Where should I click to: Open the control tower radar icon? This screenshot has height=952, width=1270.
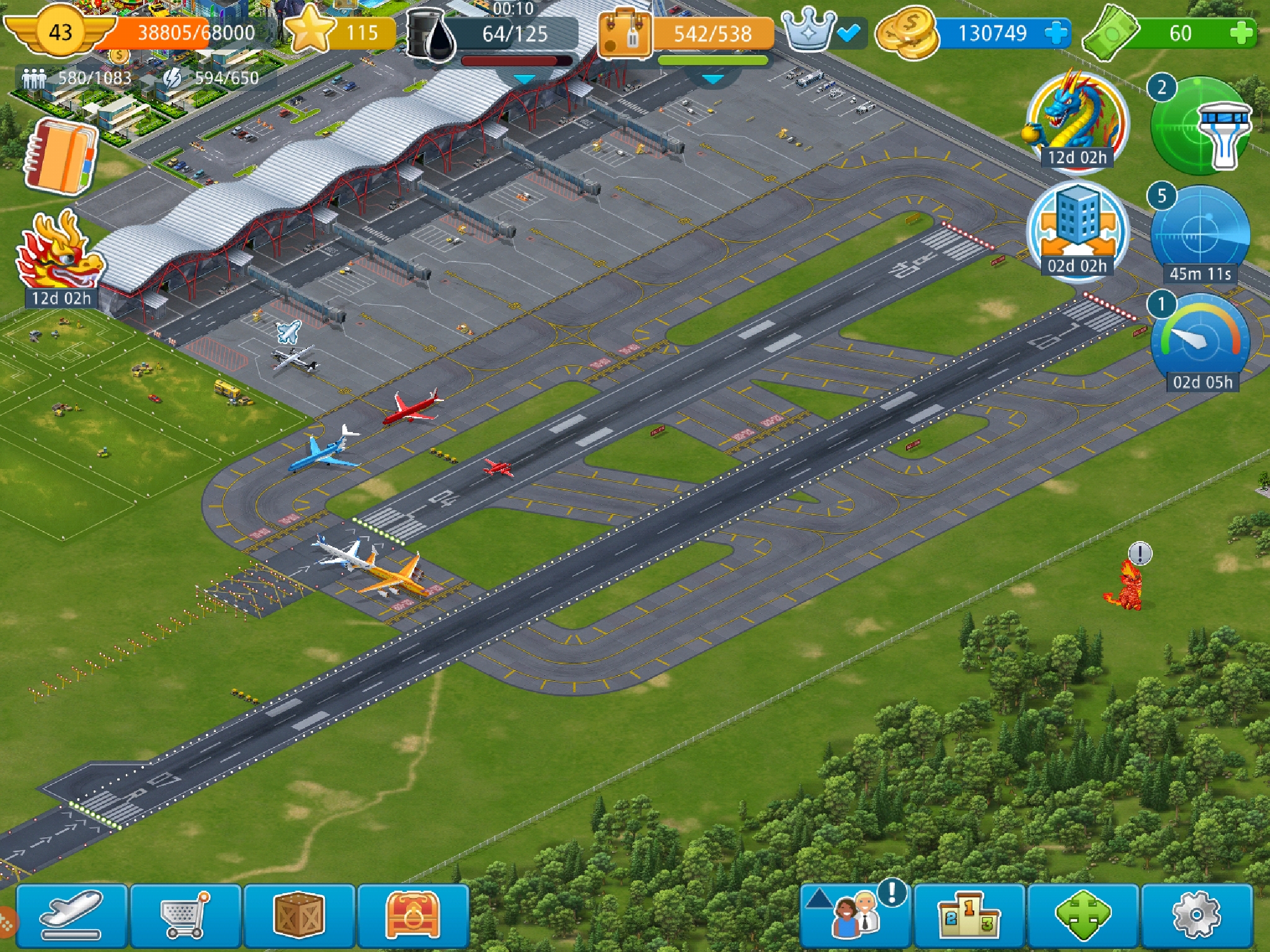(1201, 126)
